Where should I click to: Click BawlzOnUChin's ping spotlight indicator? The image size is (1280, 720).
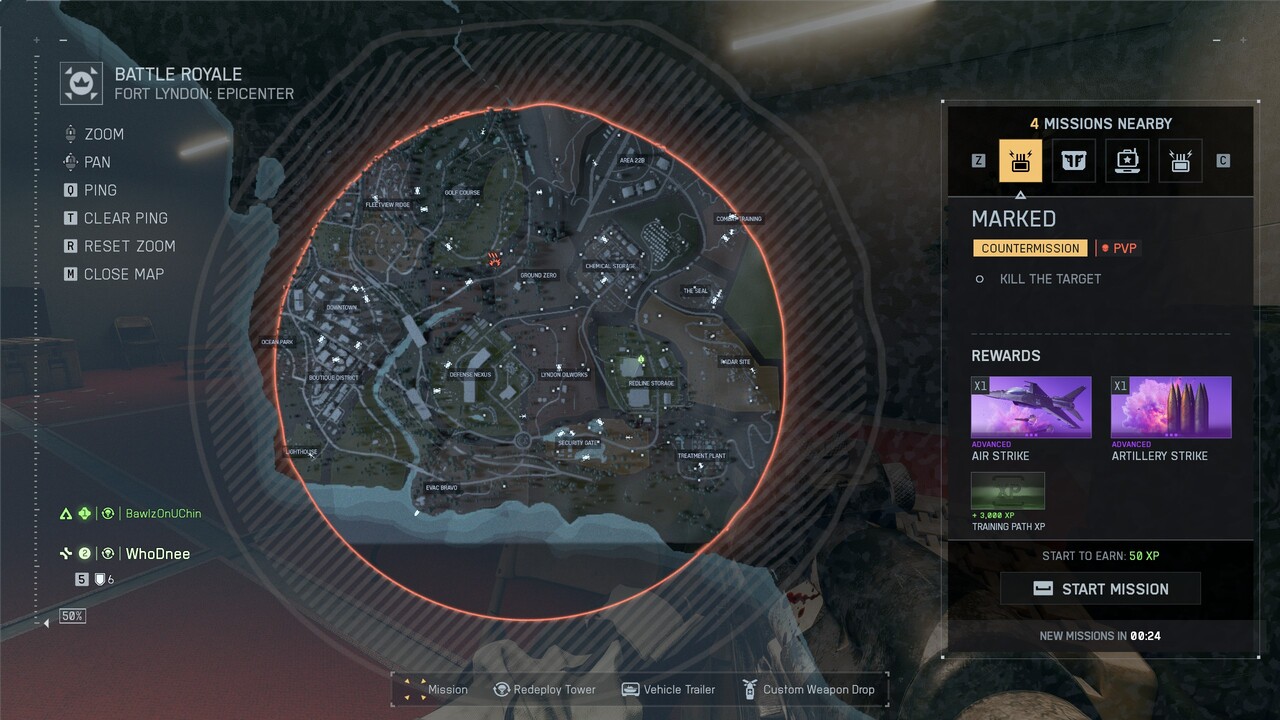(106, 513)
